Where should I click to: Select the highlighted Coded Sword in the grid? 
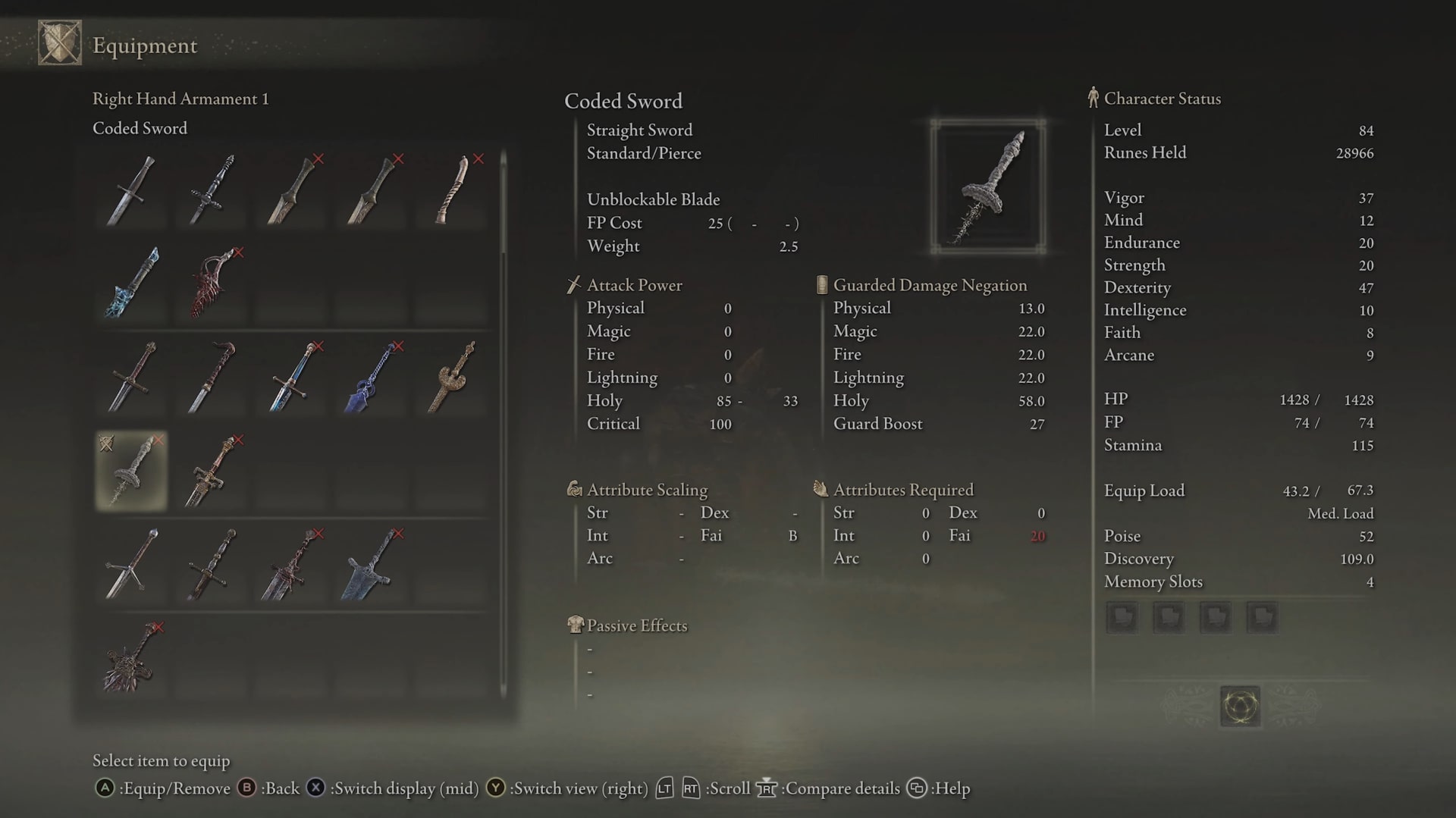(131, 471)
